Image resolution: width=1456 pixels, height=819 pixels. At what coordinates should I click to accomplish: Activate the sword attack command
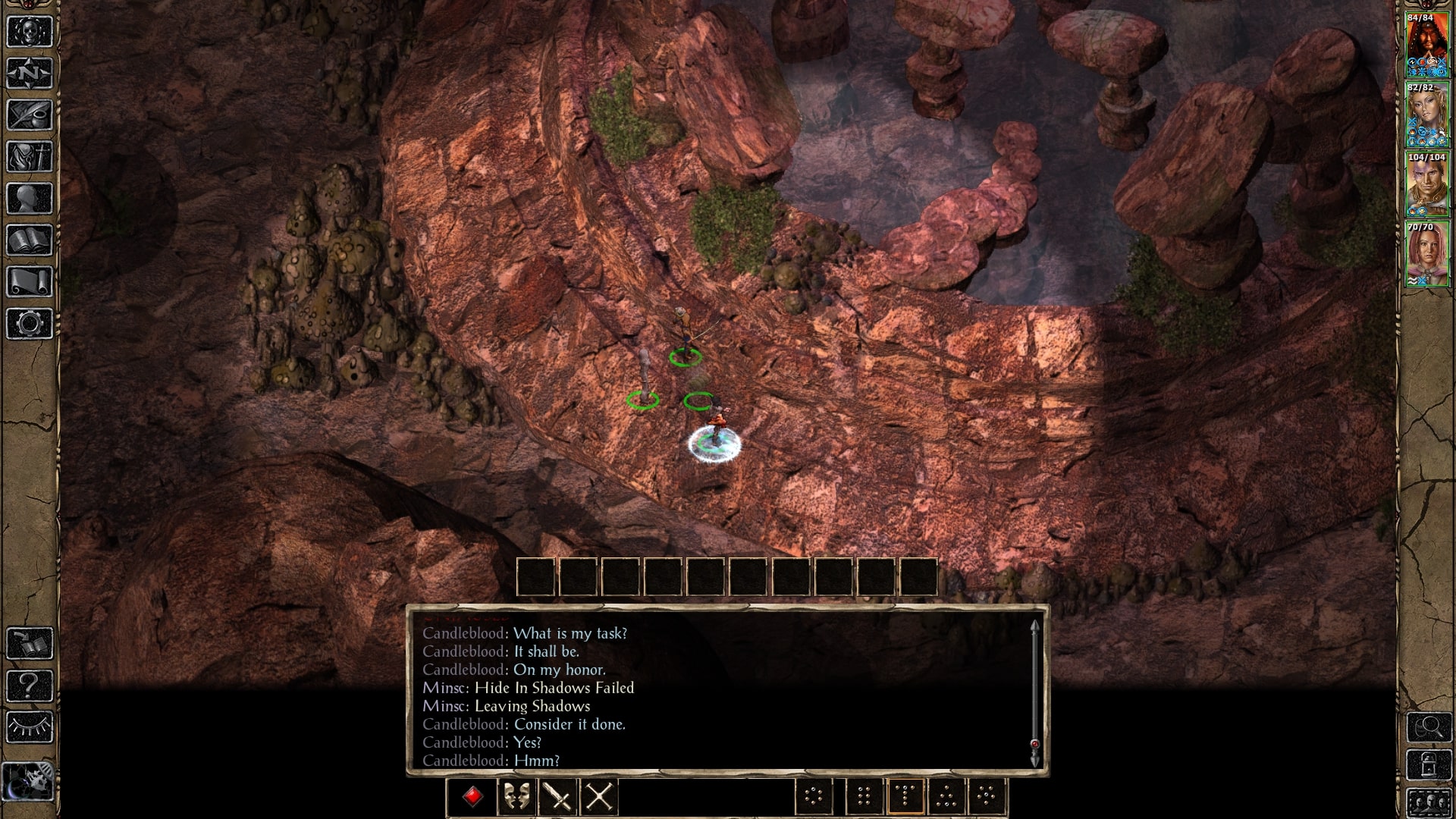pos(557,797)
